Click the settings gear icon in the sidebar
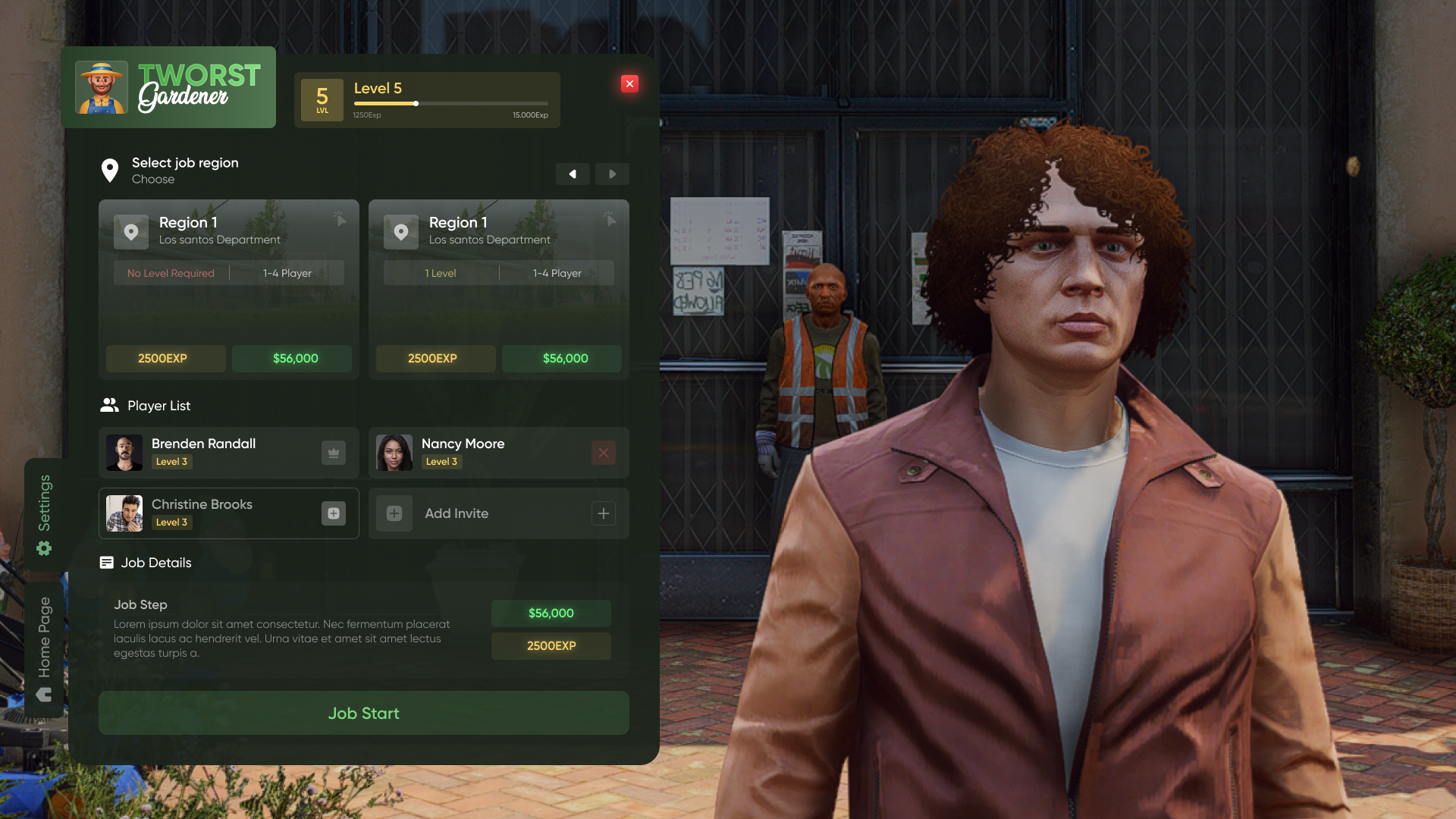The image size is (1456, 819). tap(45, 548)
